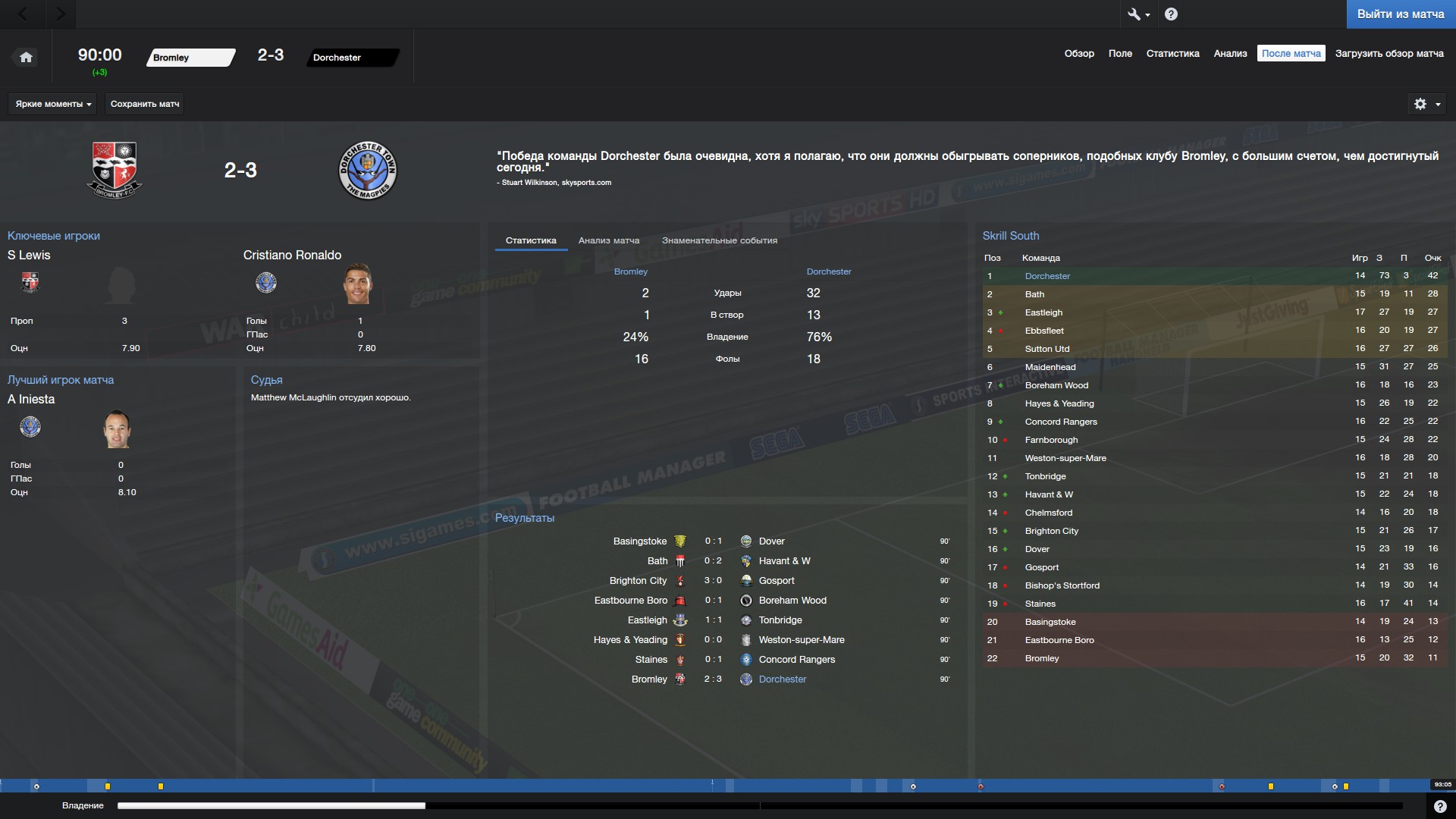
Task: Open the top help question mark
Action: (x=1171, y=14)
